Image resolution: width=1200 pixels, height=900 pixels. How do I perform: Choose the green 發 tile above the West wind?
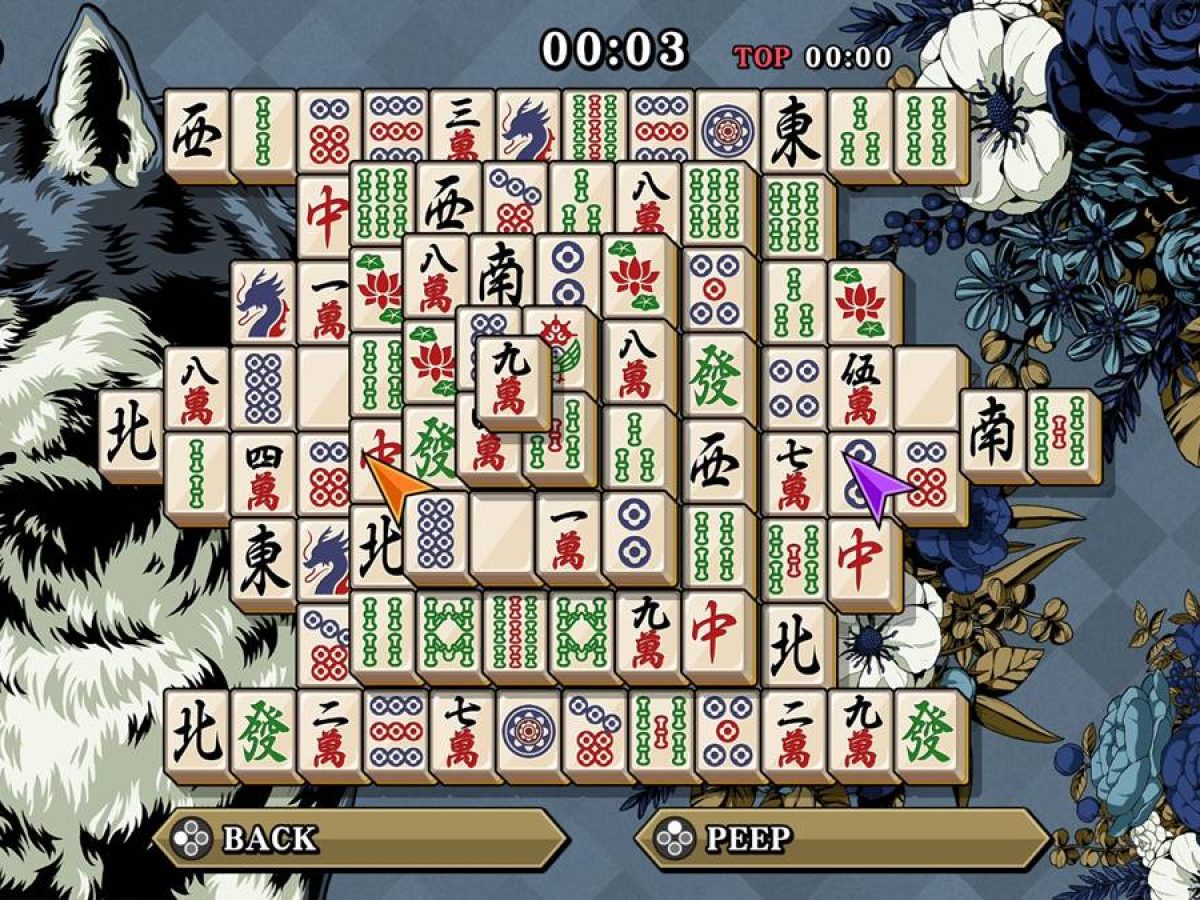[x=715, y=377]
